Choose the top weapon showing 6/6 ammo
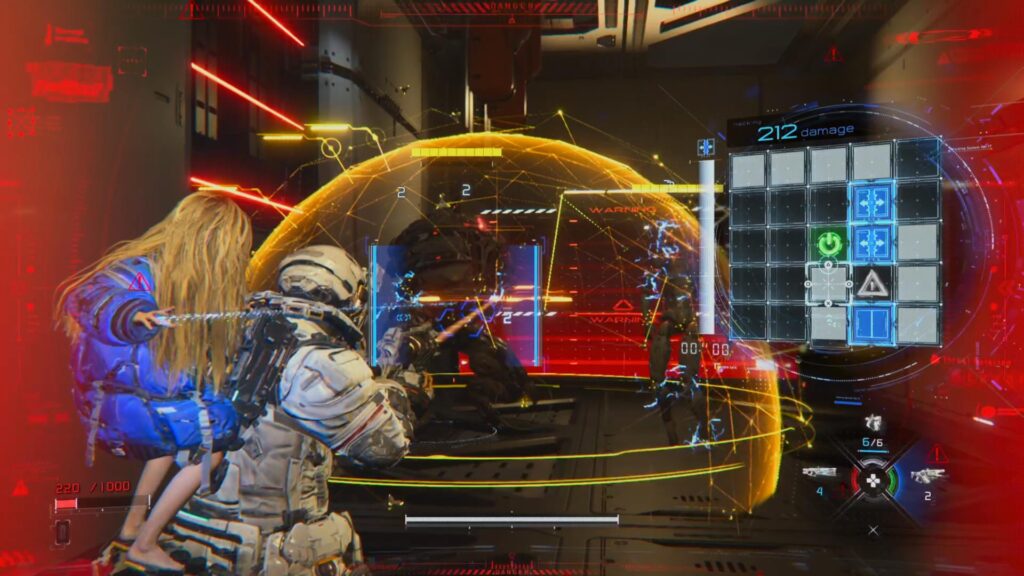Screen dimensions: 1024x576 click(x=873, y=424)
